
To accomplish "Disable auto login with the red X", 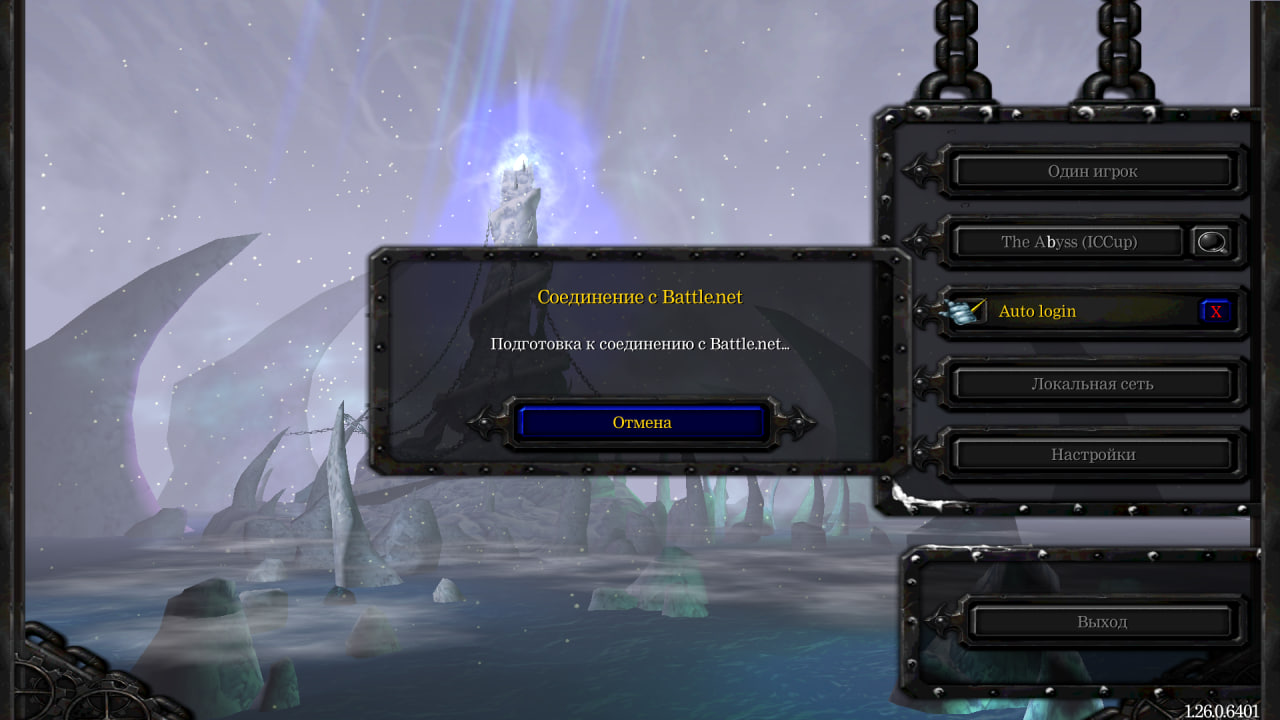I will click(1215, 312).
